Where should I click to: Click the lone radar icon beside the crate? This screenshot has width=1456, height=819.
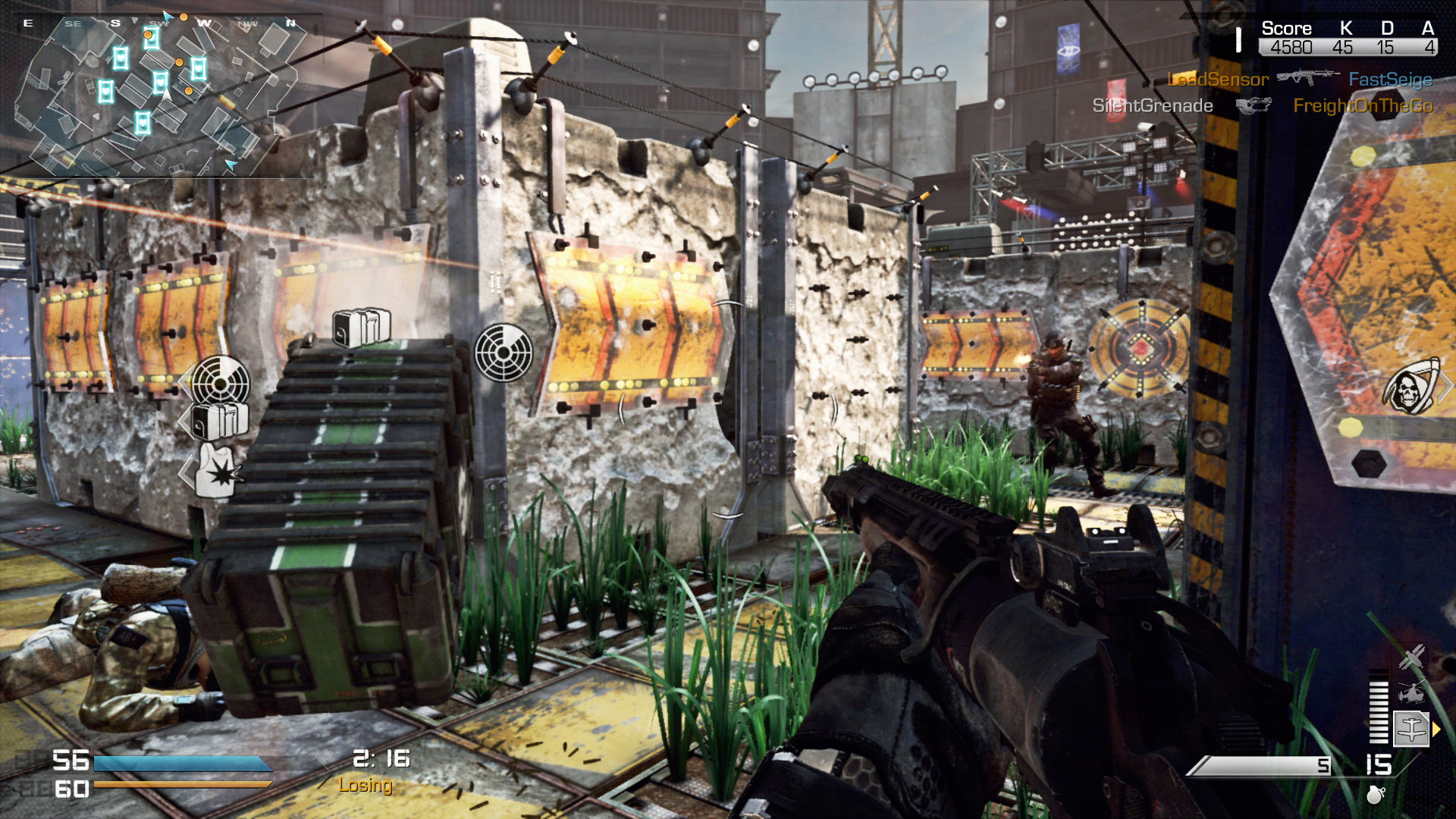coord(504,352)
